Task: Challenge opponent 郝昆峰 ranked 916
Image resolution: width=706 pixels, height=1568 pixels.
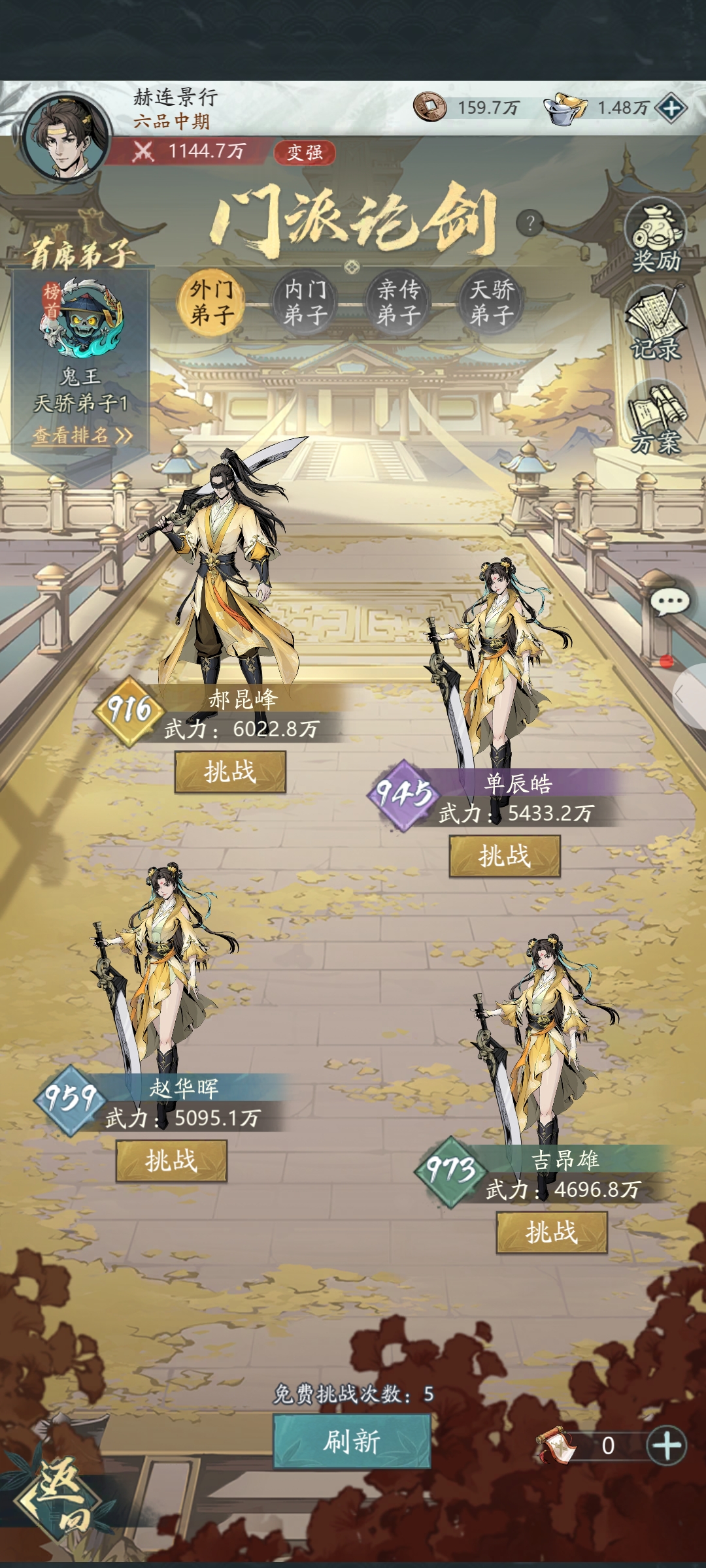Action: coord(230,772)
